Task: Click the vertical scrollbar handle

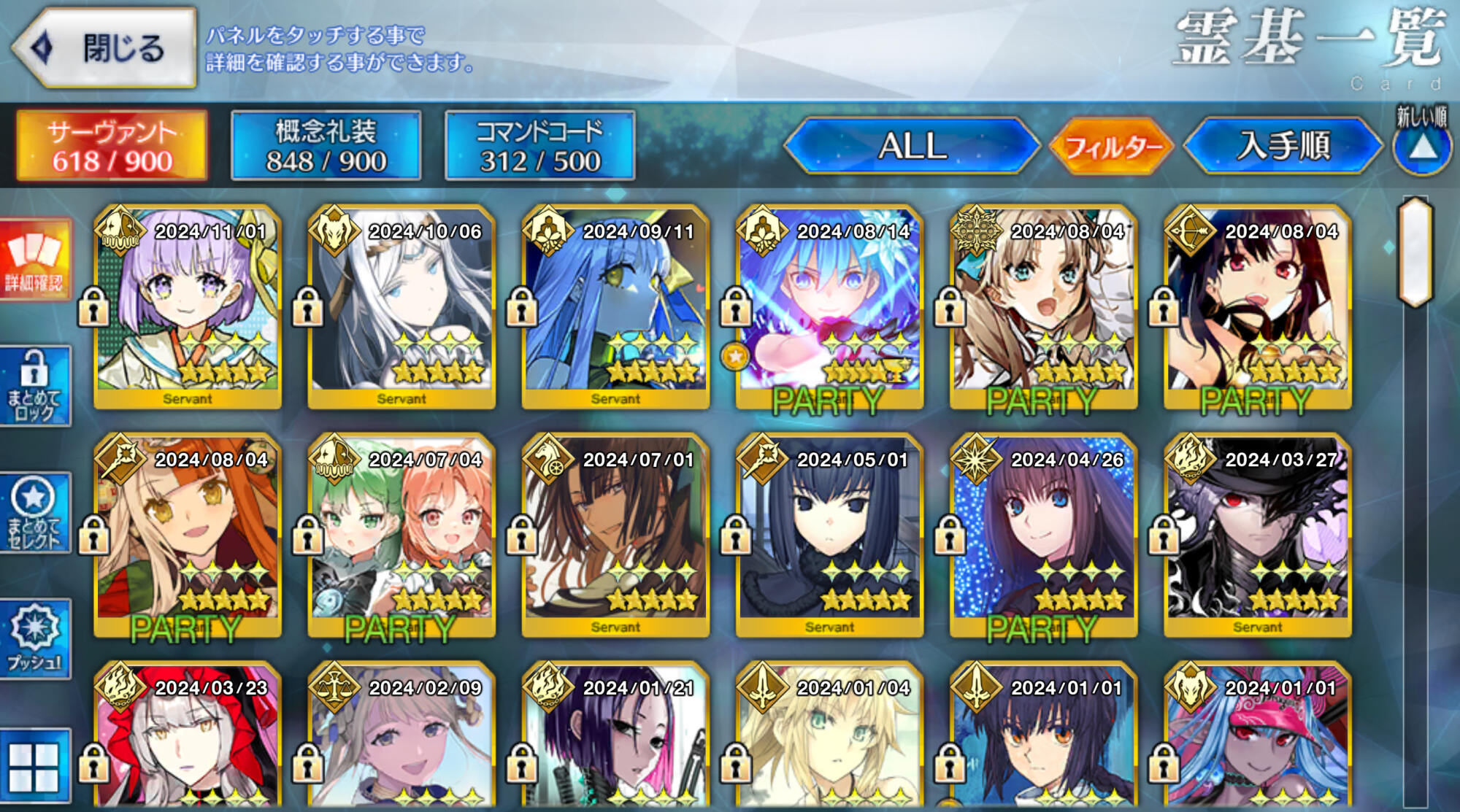Action: pos(1415,252)
